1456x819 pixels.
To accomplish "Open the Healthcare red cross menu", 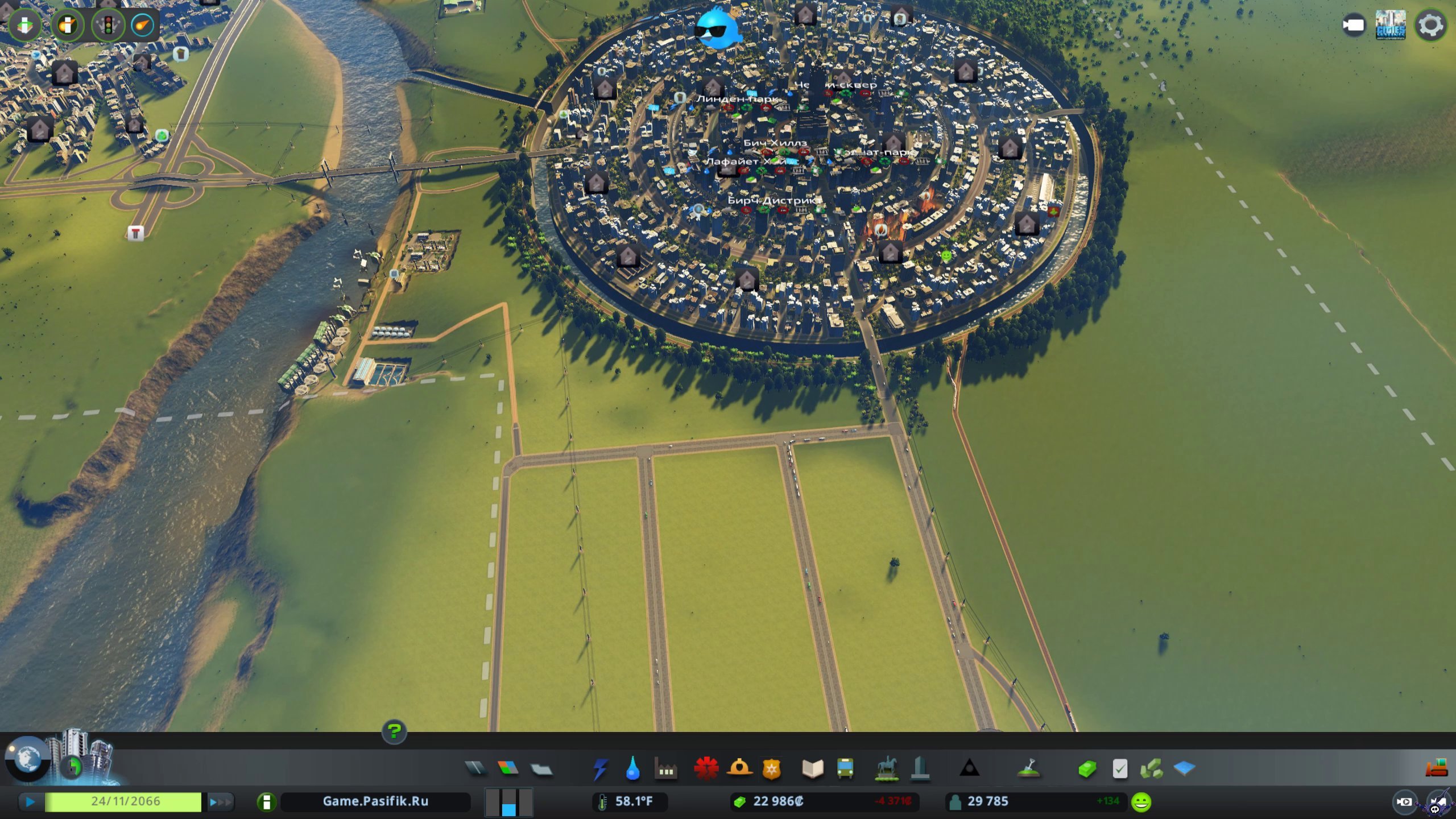I will pos(706,769).
